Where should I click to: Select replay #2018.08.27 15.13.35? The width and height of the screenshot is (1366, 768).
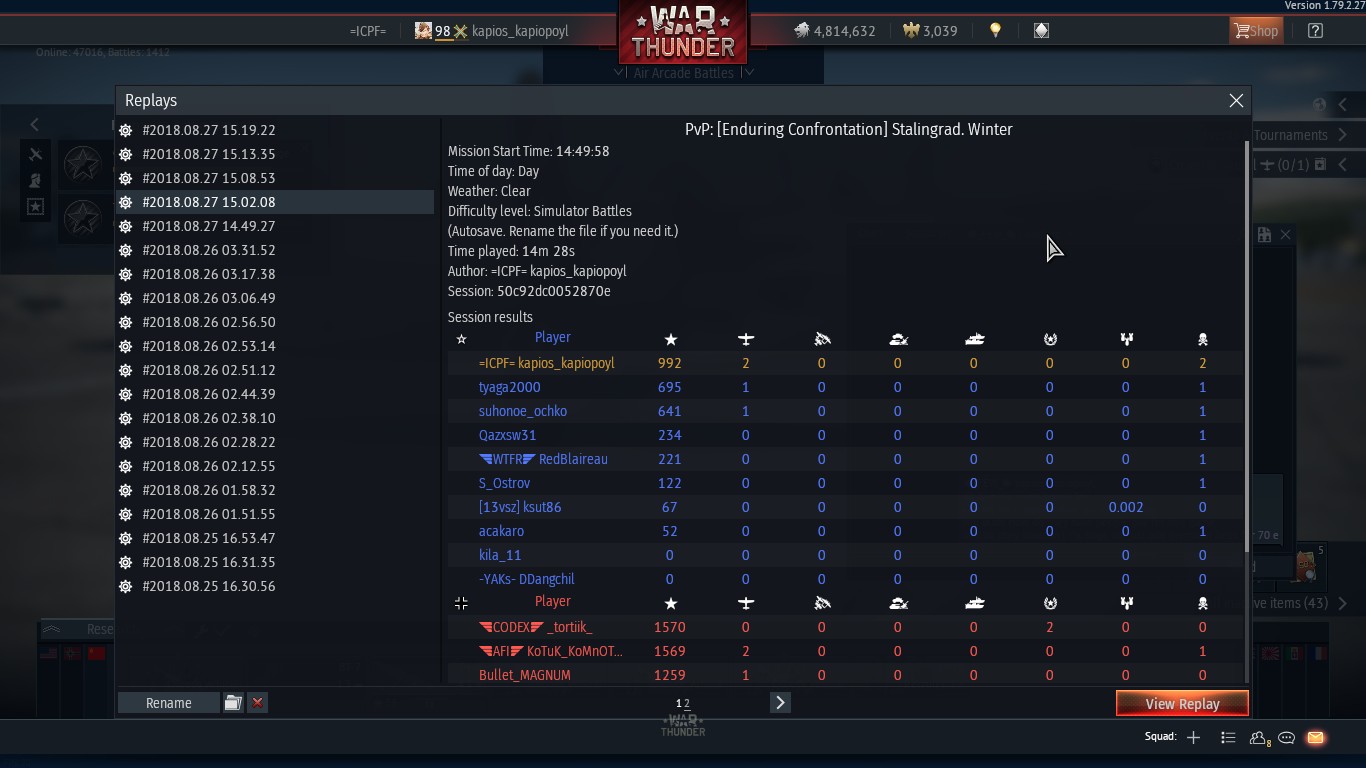point(208,154)
